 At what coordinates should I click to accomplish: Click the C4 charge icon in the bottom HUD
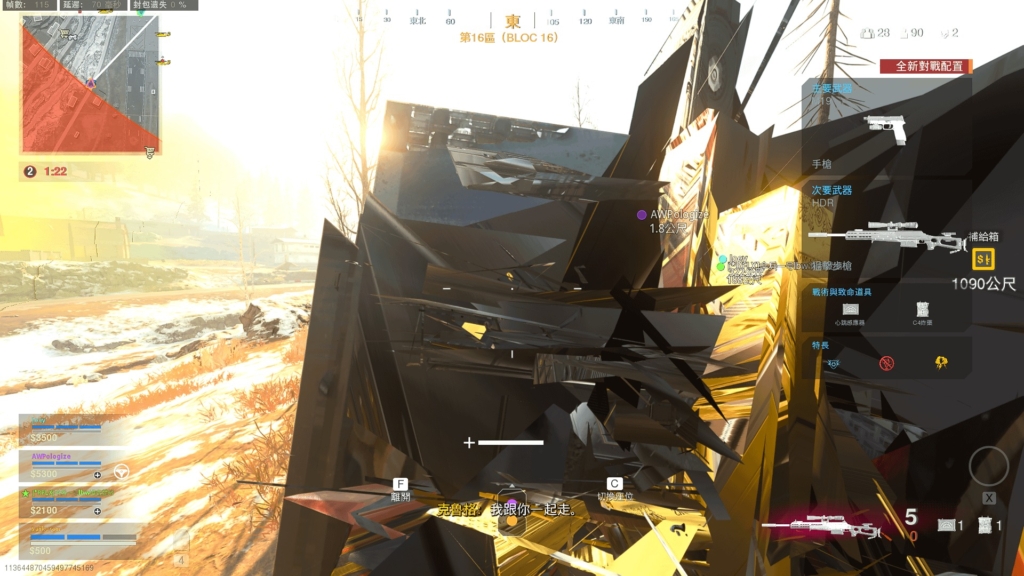pyautogui.click(x=986, y=525)
